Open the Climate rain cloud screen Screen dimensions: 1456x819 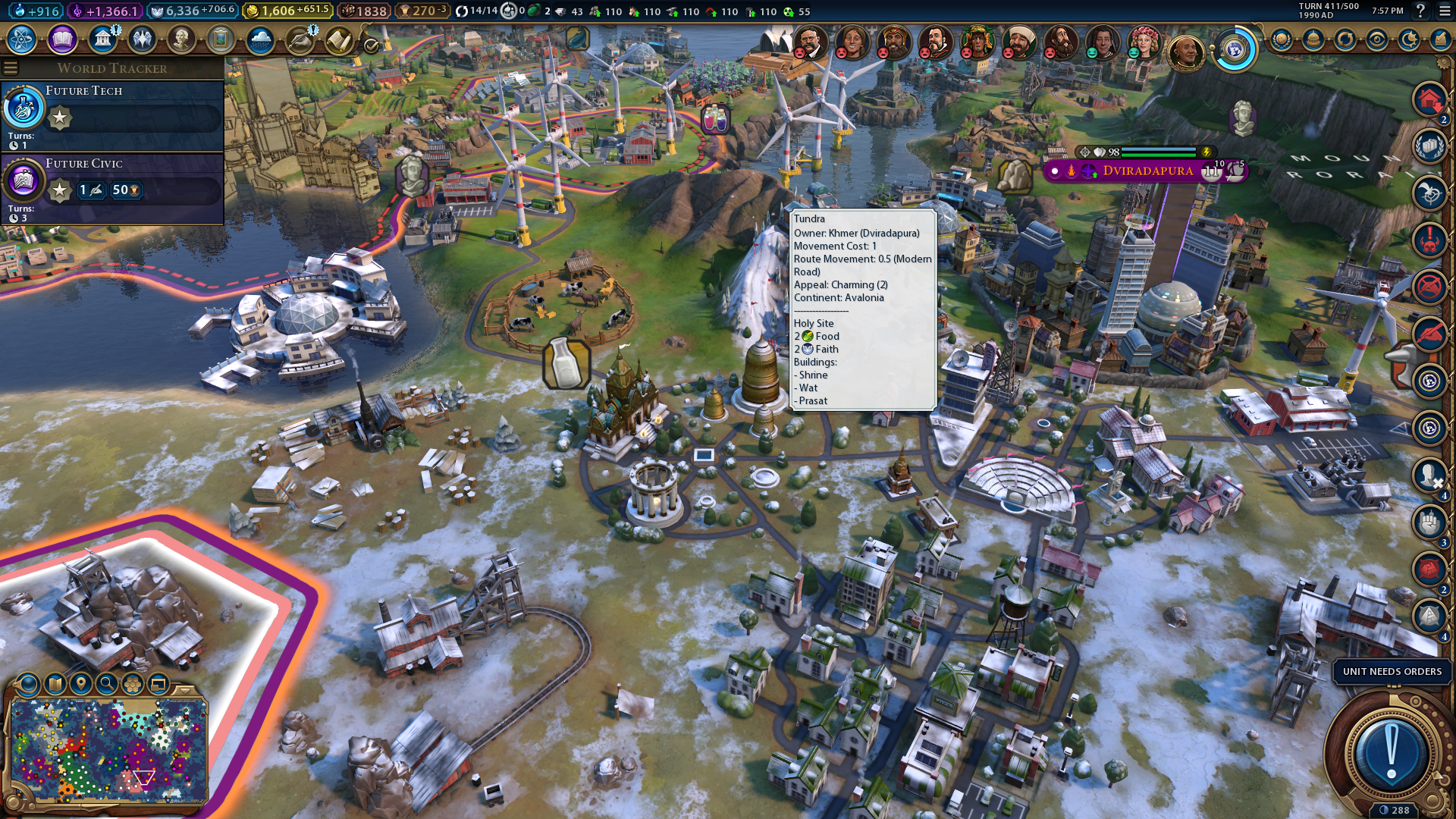pyautogui.click(x=260, y=39)
